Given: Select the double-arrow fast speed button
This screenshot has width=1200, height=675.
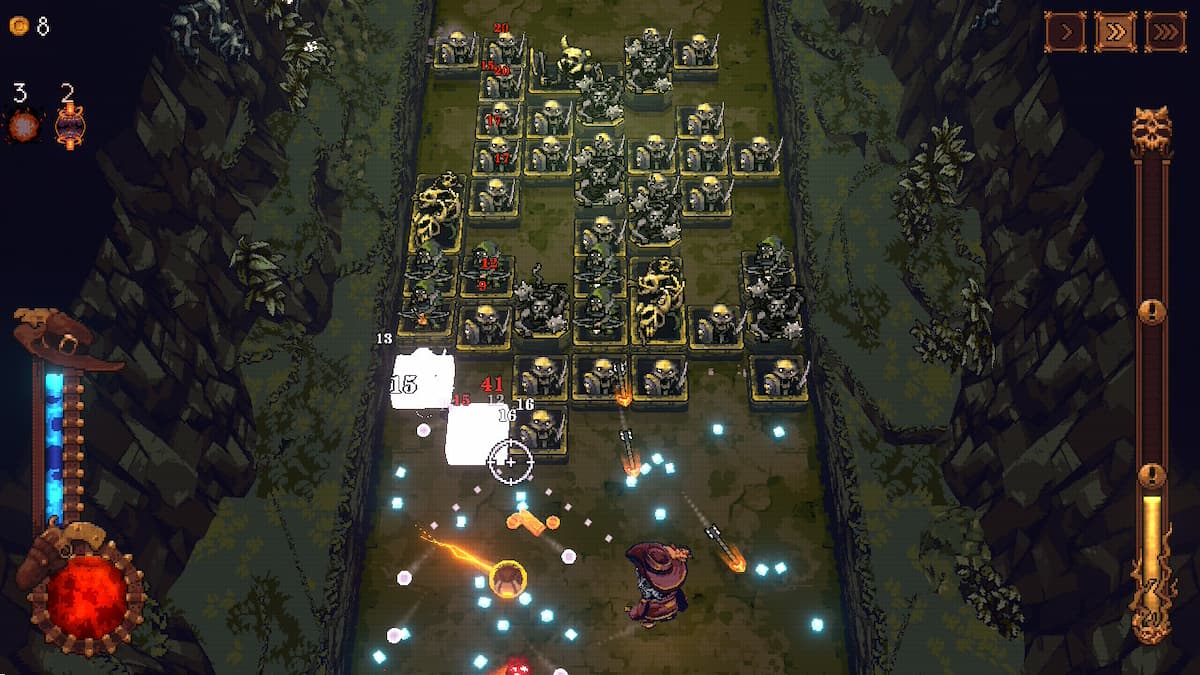Looking at the screenshot, I should [1115, 32].
